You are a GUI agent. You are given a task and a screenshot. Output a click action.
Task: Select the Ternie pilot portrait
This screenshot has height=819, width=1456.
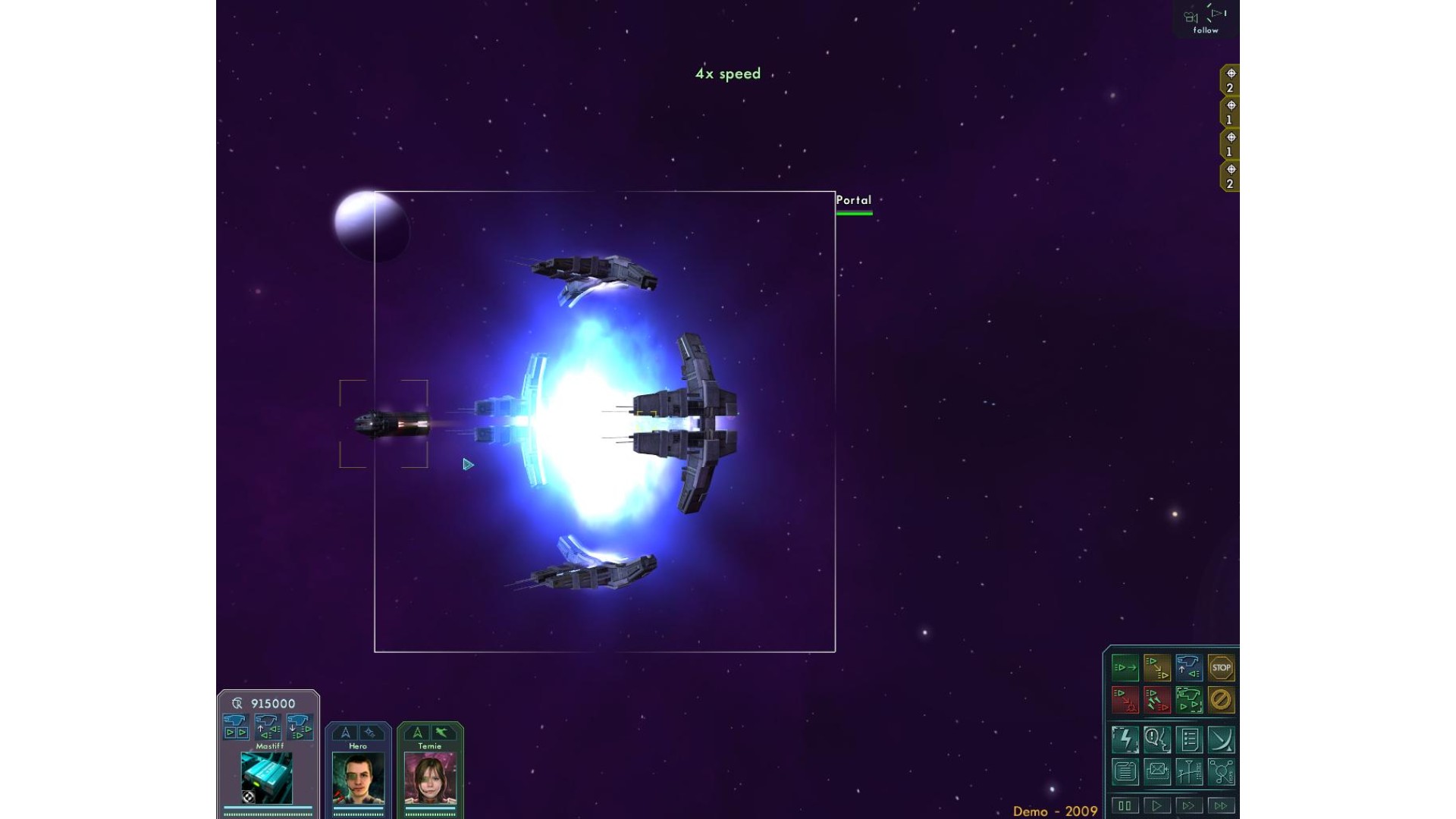click(x=430, y=778)
